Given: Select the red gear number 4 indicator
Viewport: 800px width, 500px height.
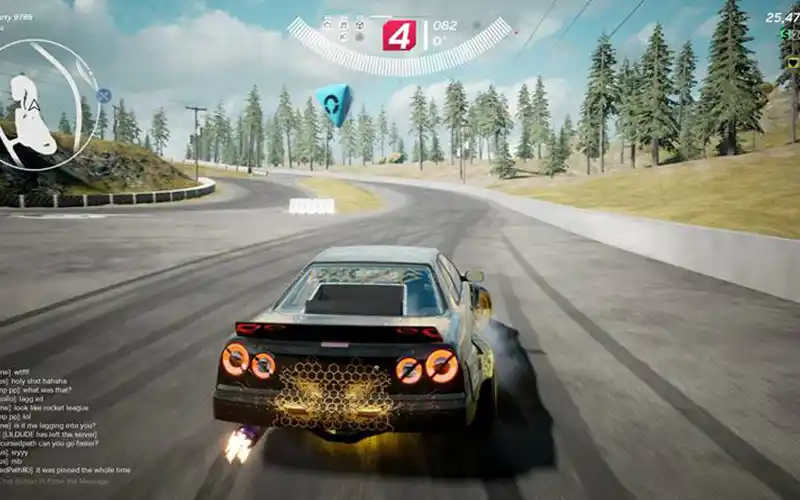Looking at the screenshot, I should coord(398,36).
